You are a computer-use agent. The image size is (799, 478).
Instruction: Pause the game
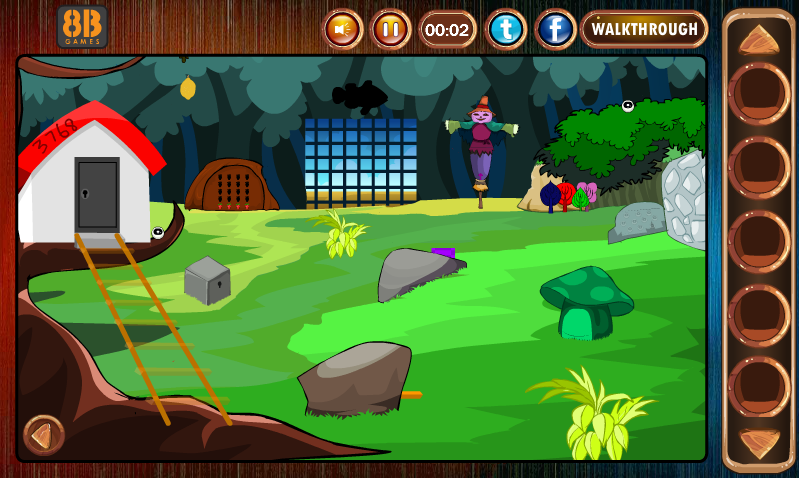click(390, 29)
